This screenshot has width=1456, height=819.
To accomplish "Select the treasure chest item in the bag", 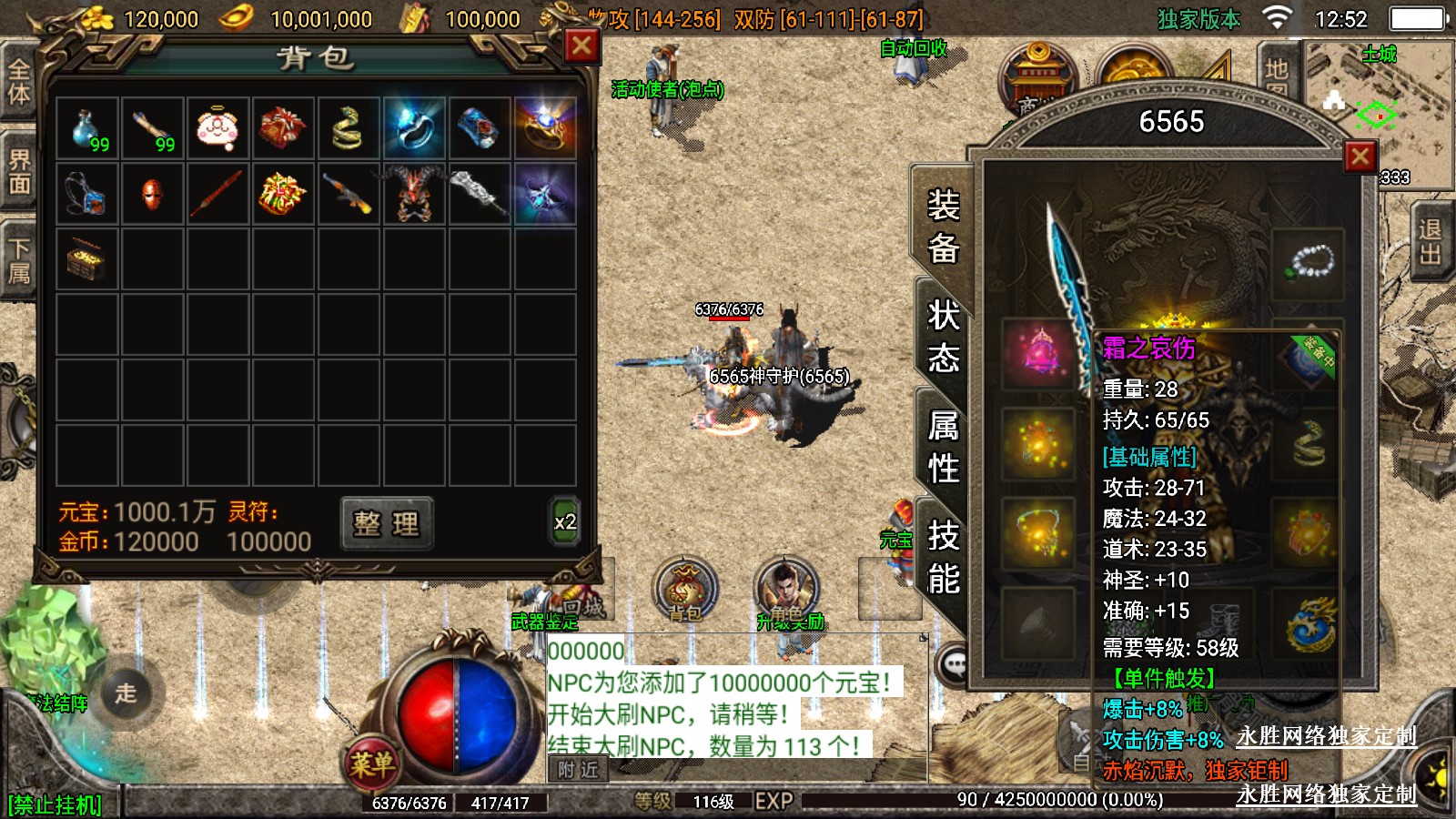I will pos(87,260).
